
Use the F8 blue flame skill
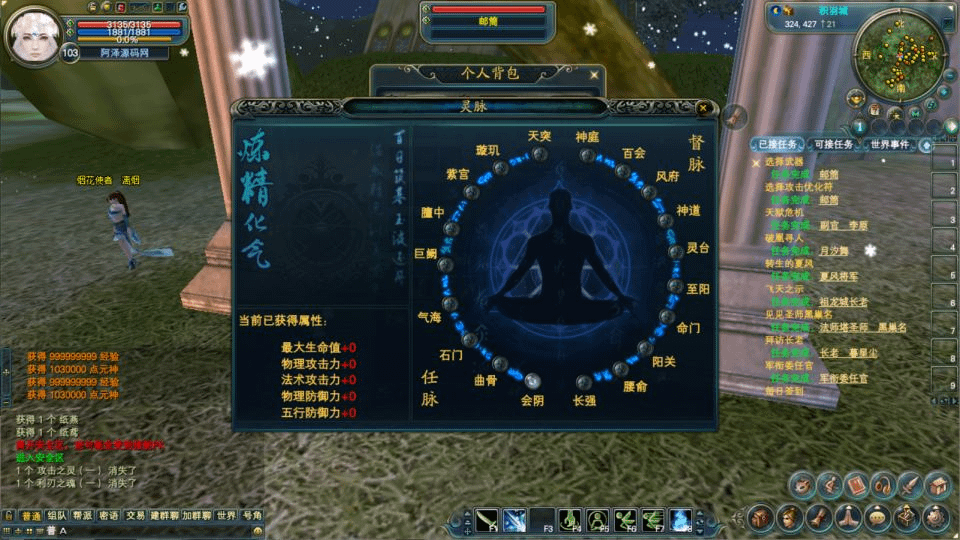coord(681,520)
